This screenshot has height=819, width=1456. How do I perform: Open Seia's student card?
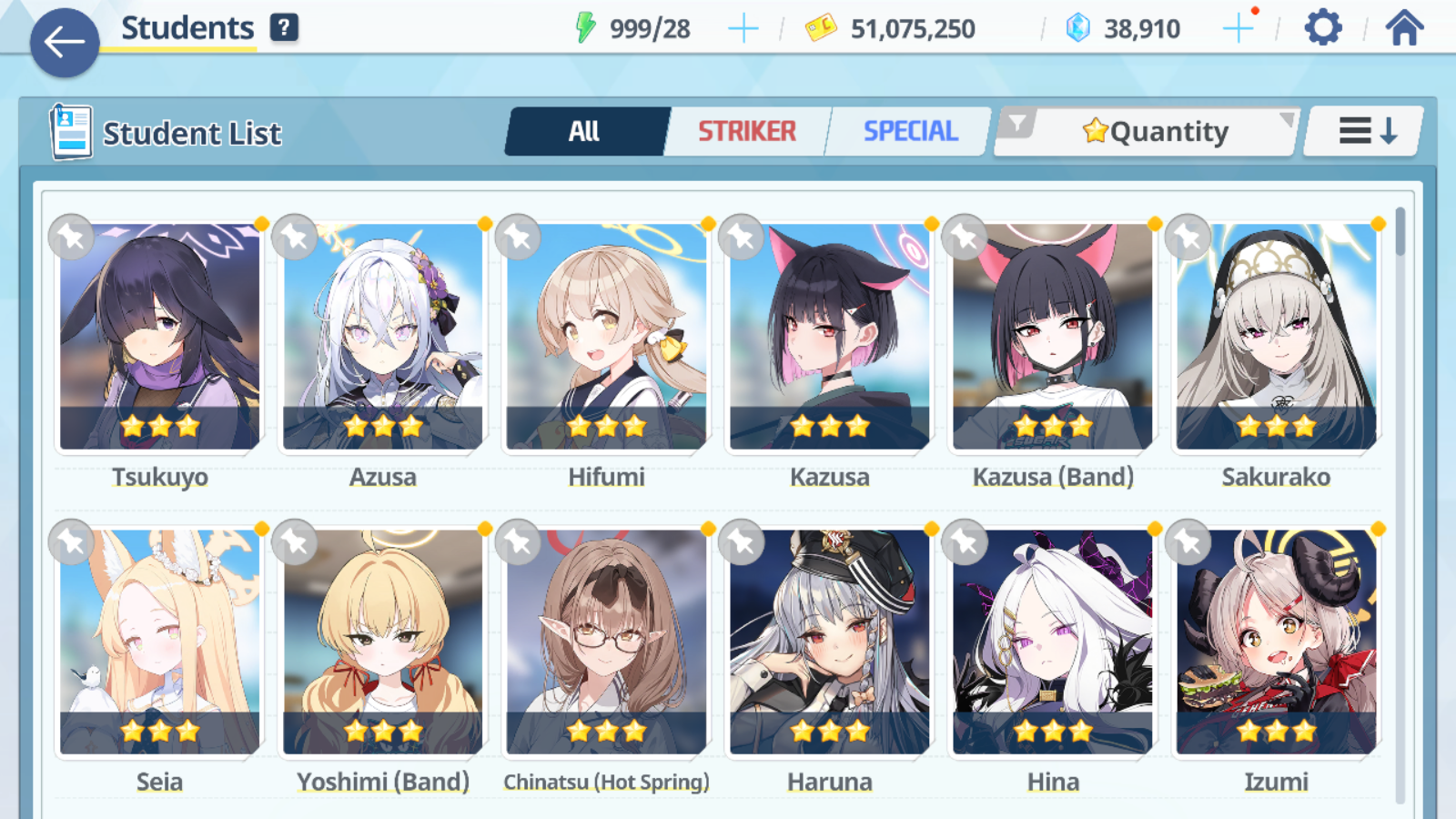click(160, 642)
